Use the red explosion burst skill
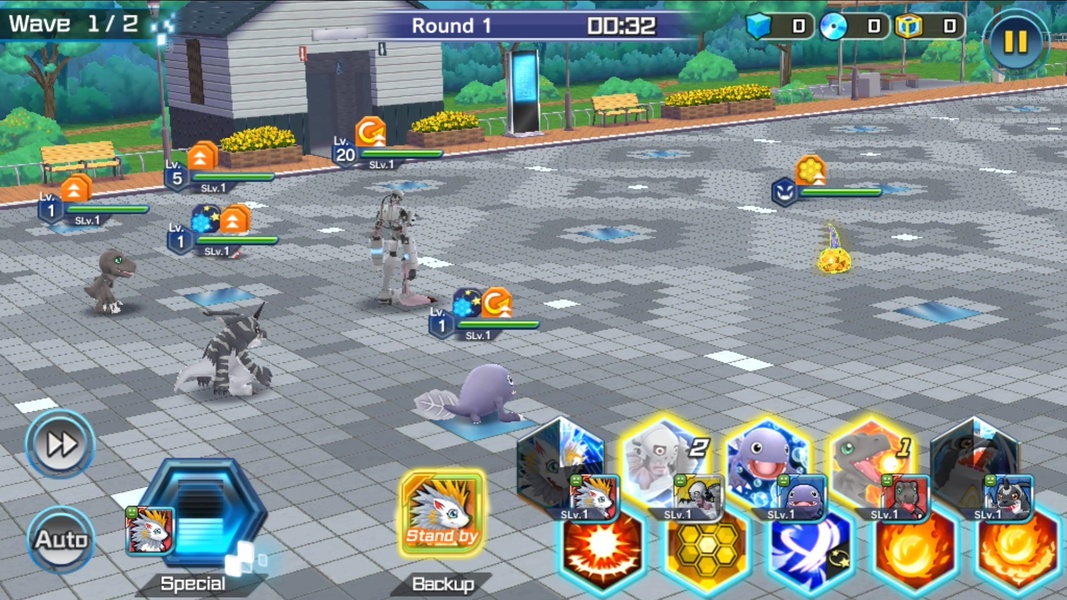Viewport: 1067px width, 600px height. coord(602,553)
